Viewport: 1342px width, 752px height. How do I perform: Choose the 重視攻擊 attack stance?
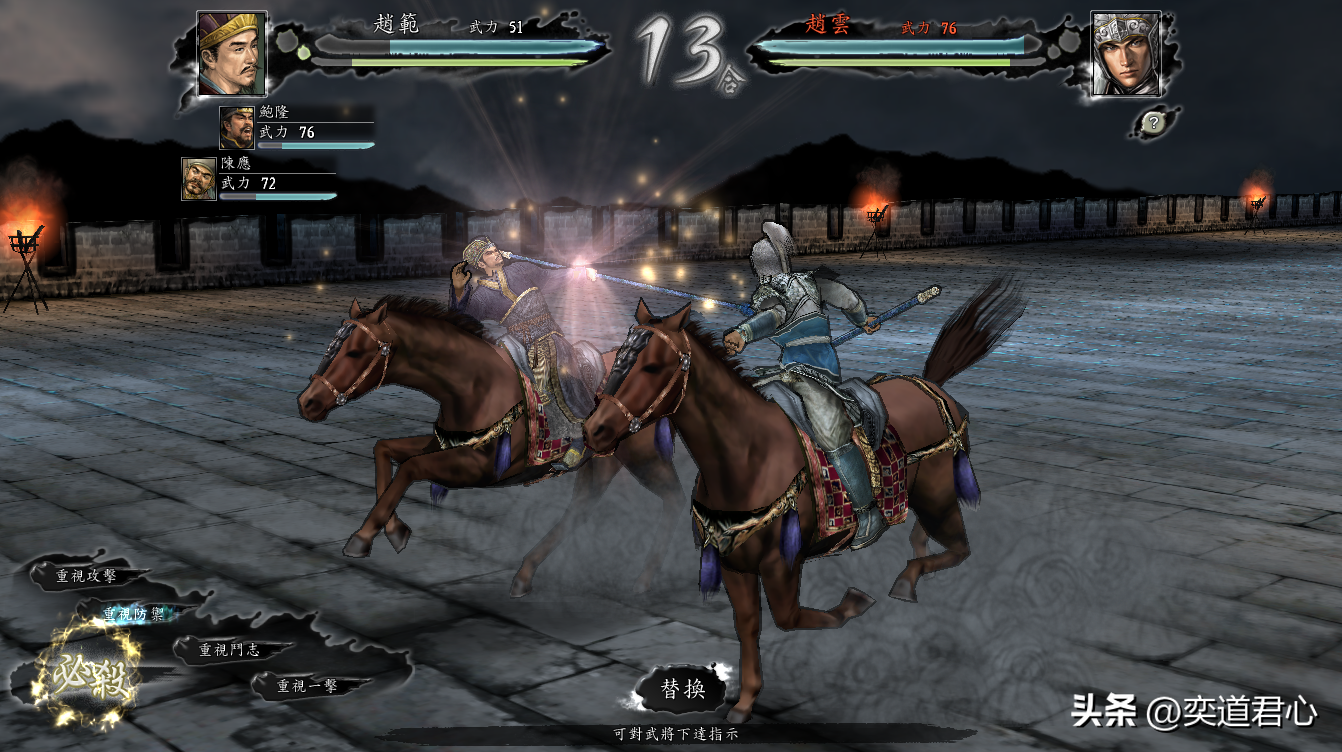[86, 576]
